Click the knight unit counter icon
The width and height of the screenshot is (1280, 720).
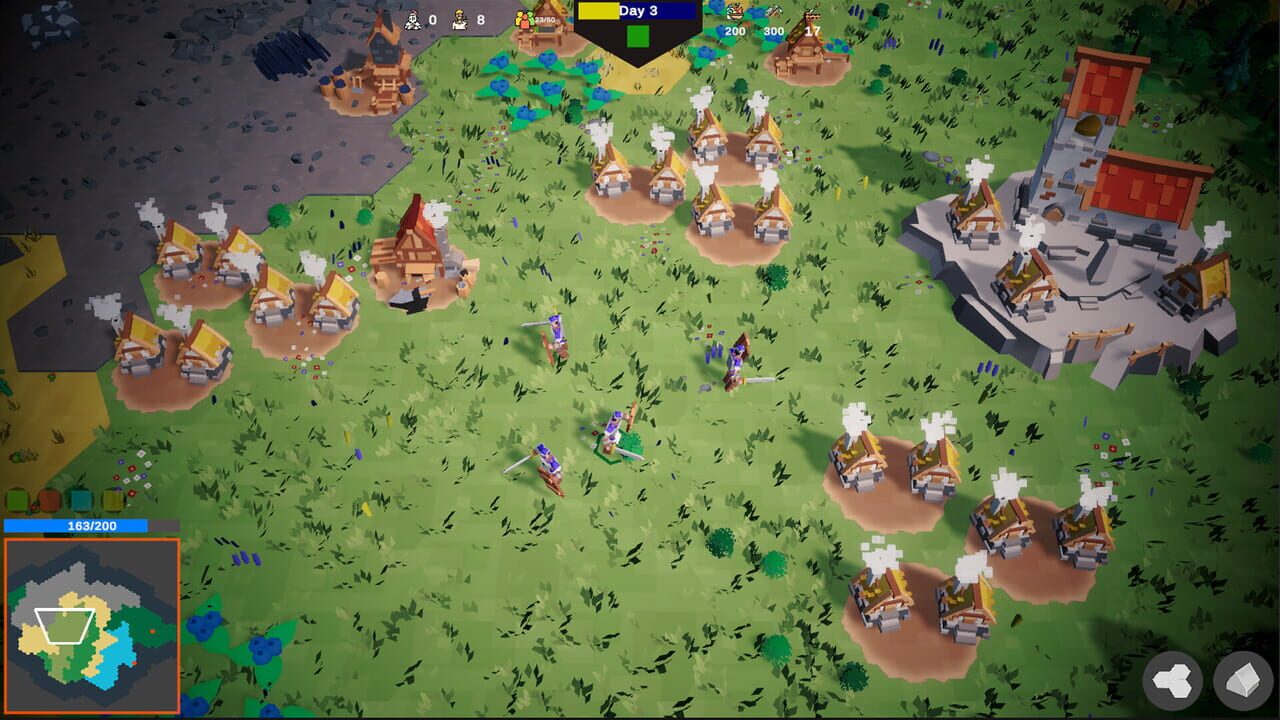click(413, 17)
